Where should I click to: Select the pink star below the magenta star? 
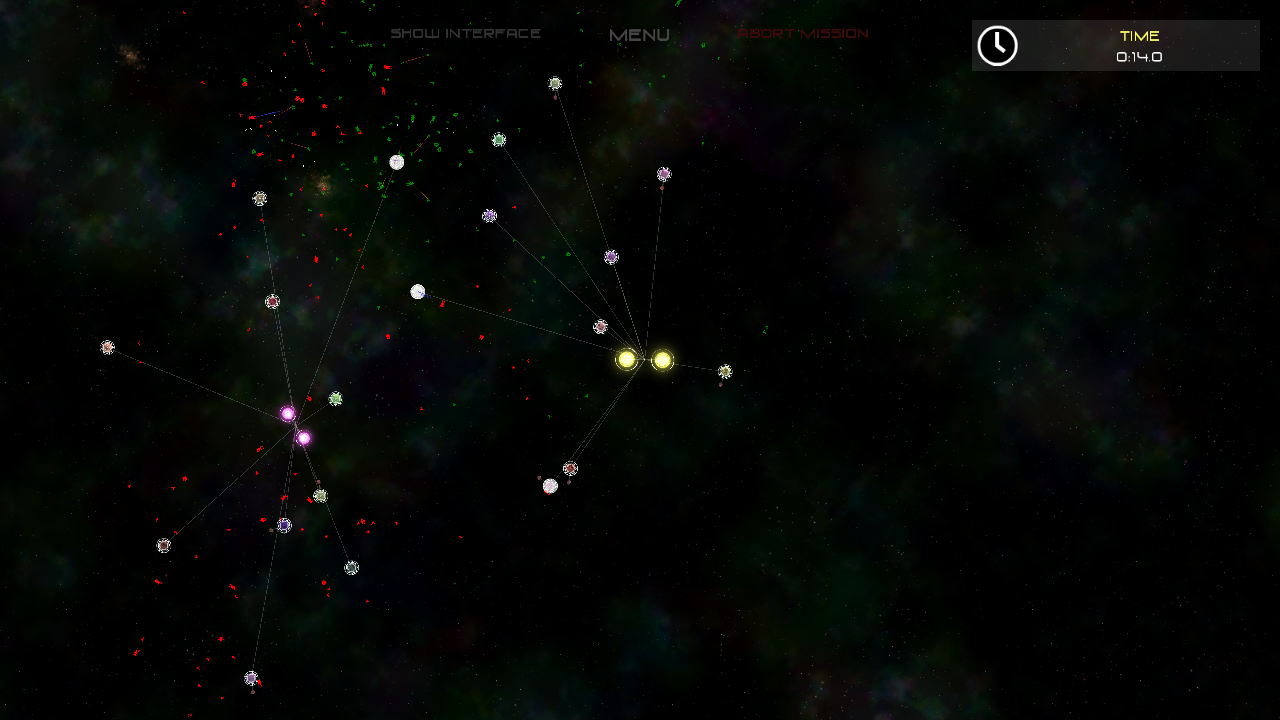[x=303, y=436]
